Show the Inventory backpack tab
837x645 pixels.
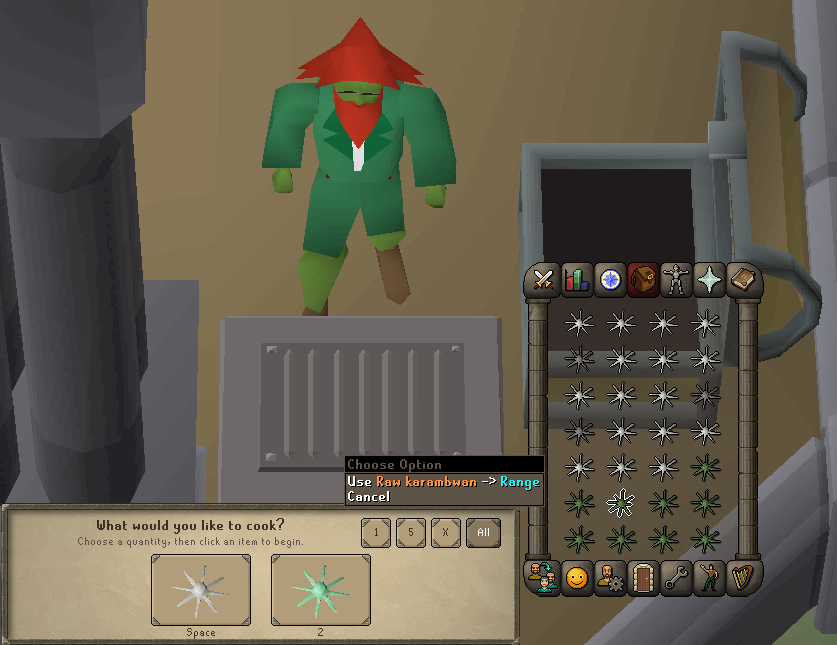pos(643,280)
